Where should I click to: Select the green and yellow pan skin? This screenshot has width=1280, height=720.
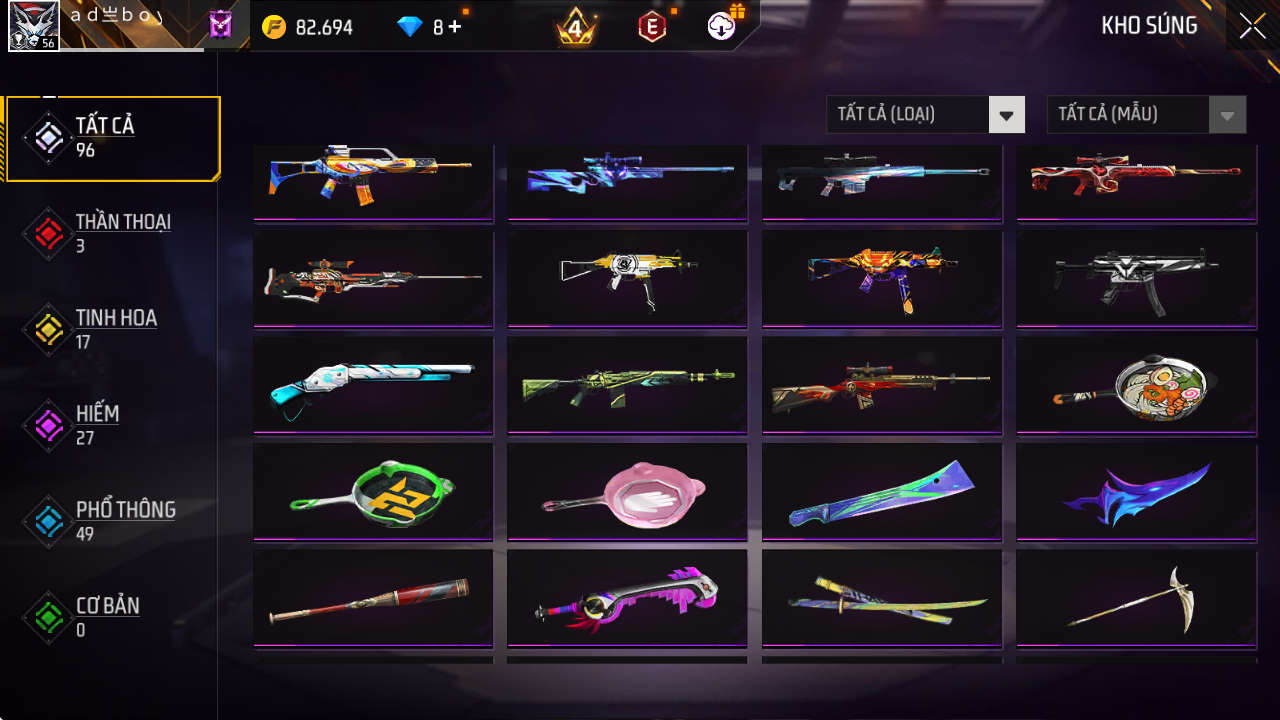[x=373, y=491]
